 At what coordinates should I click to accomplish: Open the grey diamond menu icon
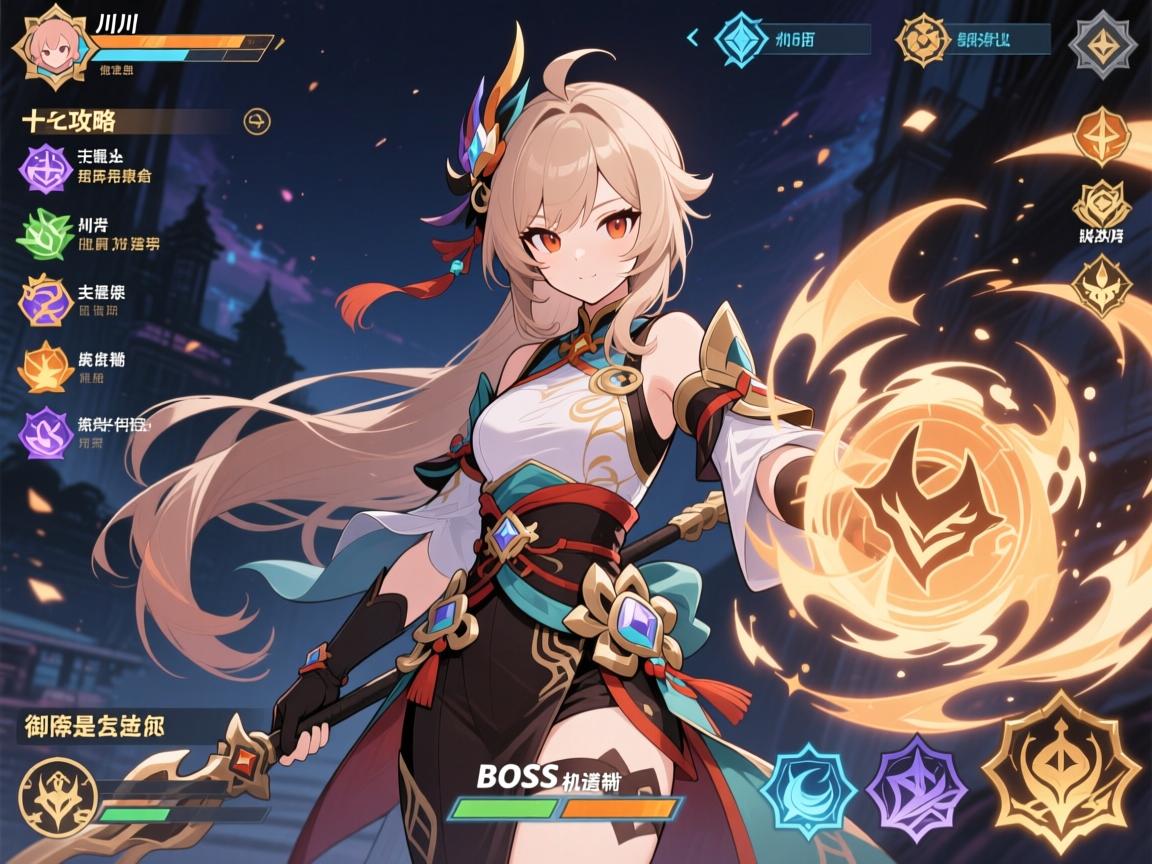[x=1100, y=43]
